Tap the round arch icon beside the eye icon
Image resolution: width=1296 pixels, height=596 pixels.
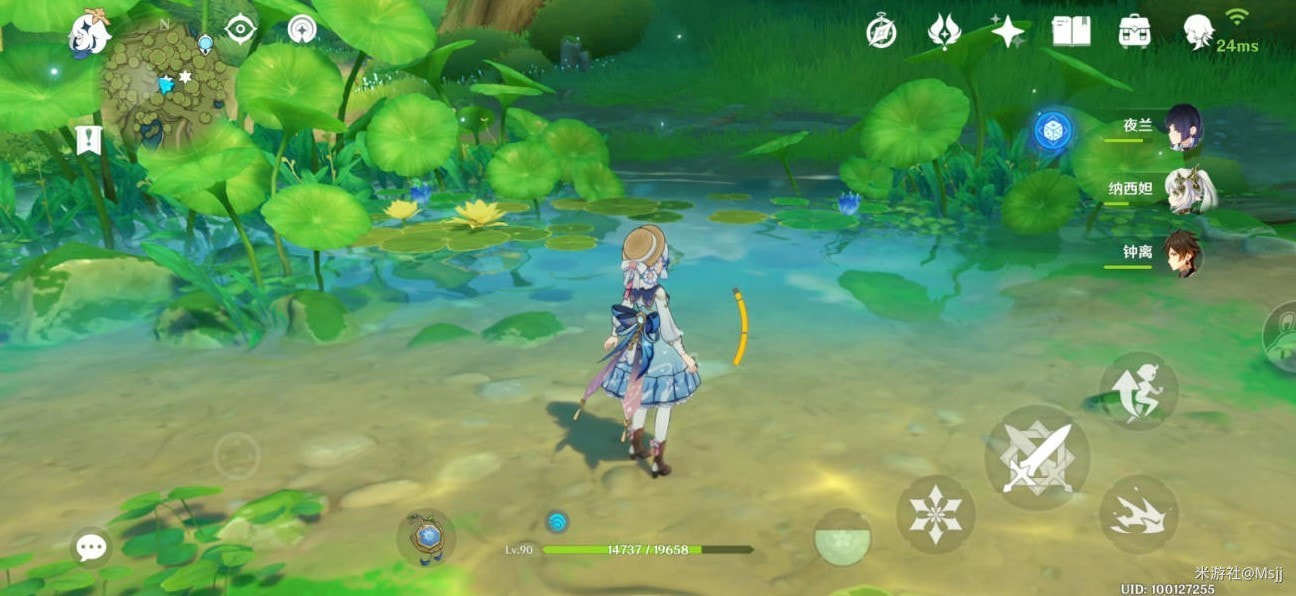click(302, 29)
